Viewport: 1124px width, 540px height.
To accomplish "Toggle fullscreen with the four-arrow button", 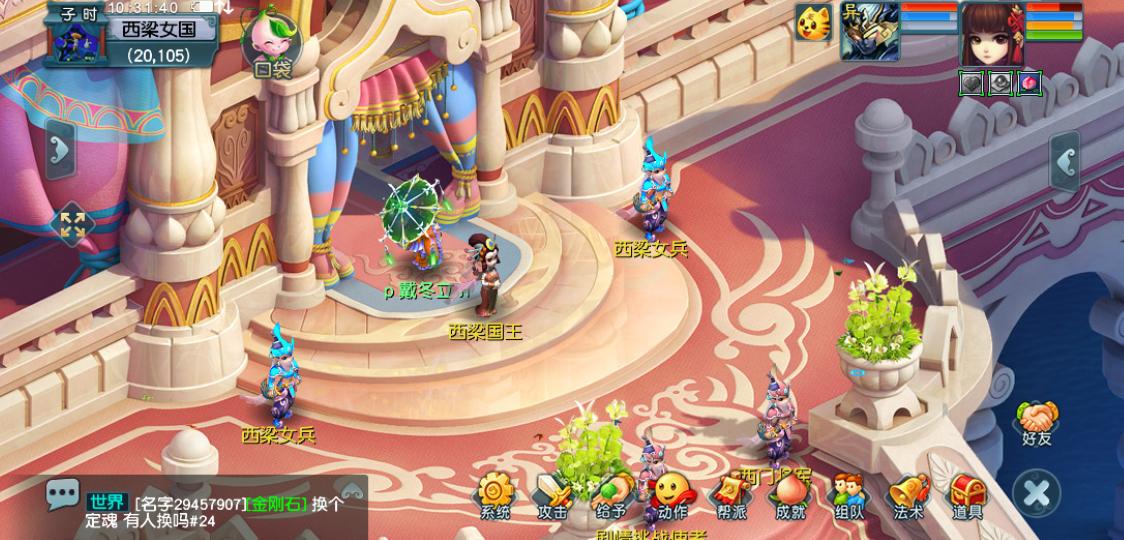I will [72, 225].
